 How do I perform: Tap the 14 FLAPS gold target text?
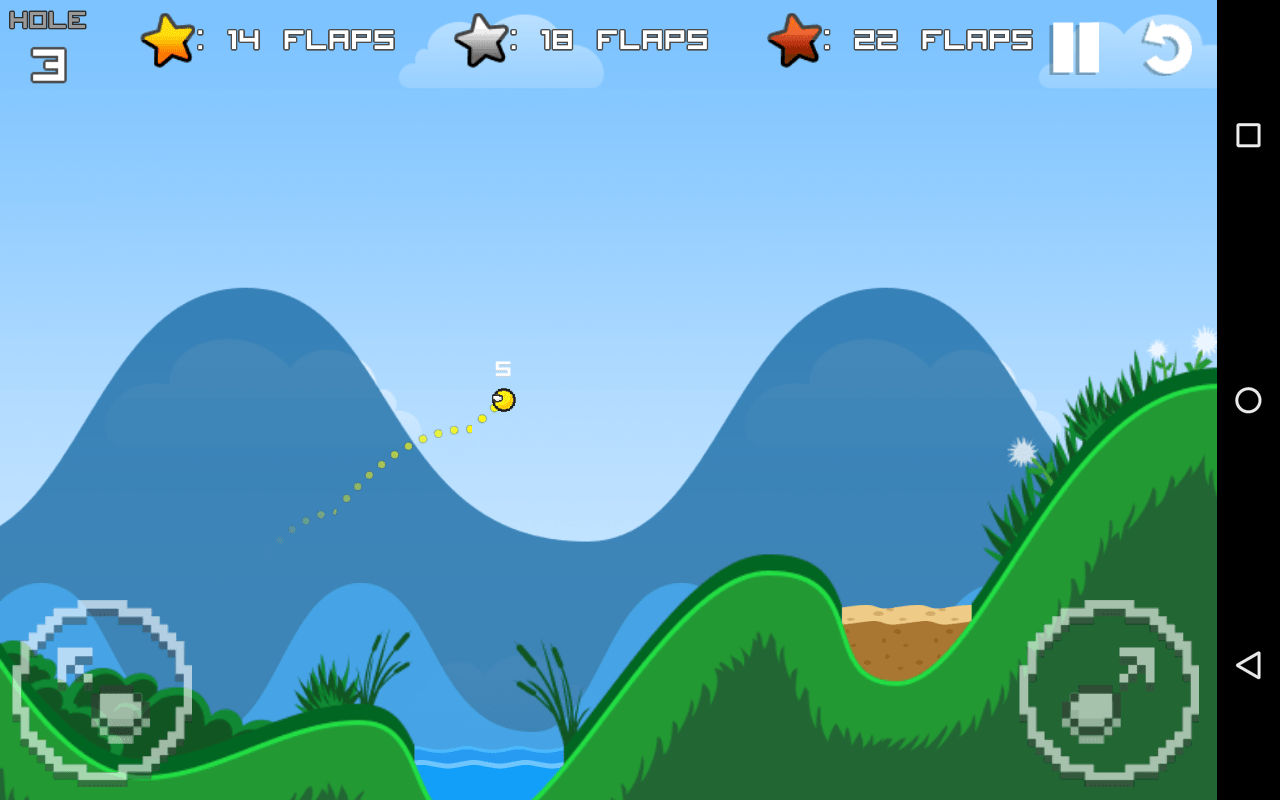310,41
